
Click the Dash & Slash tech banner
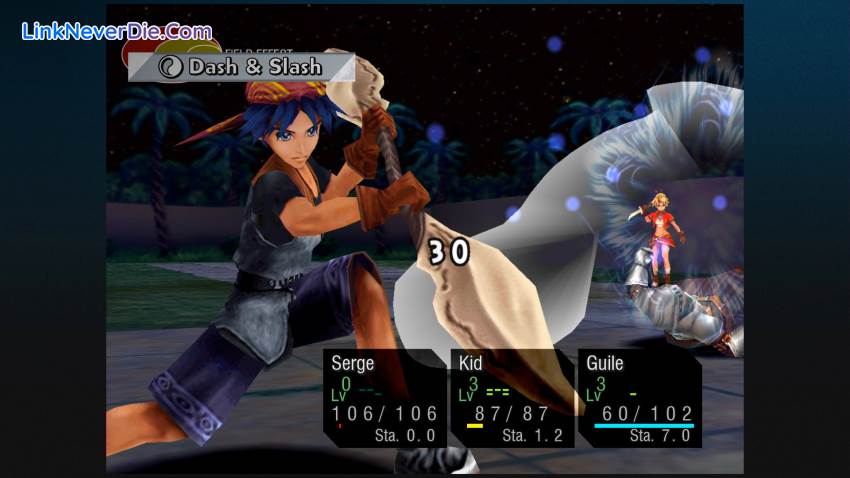[x=241, y=67]
